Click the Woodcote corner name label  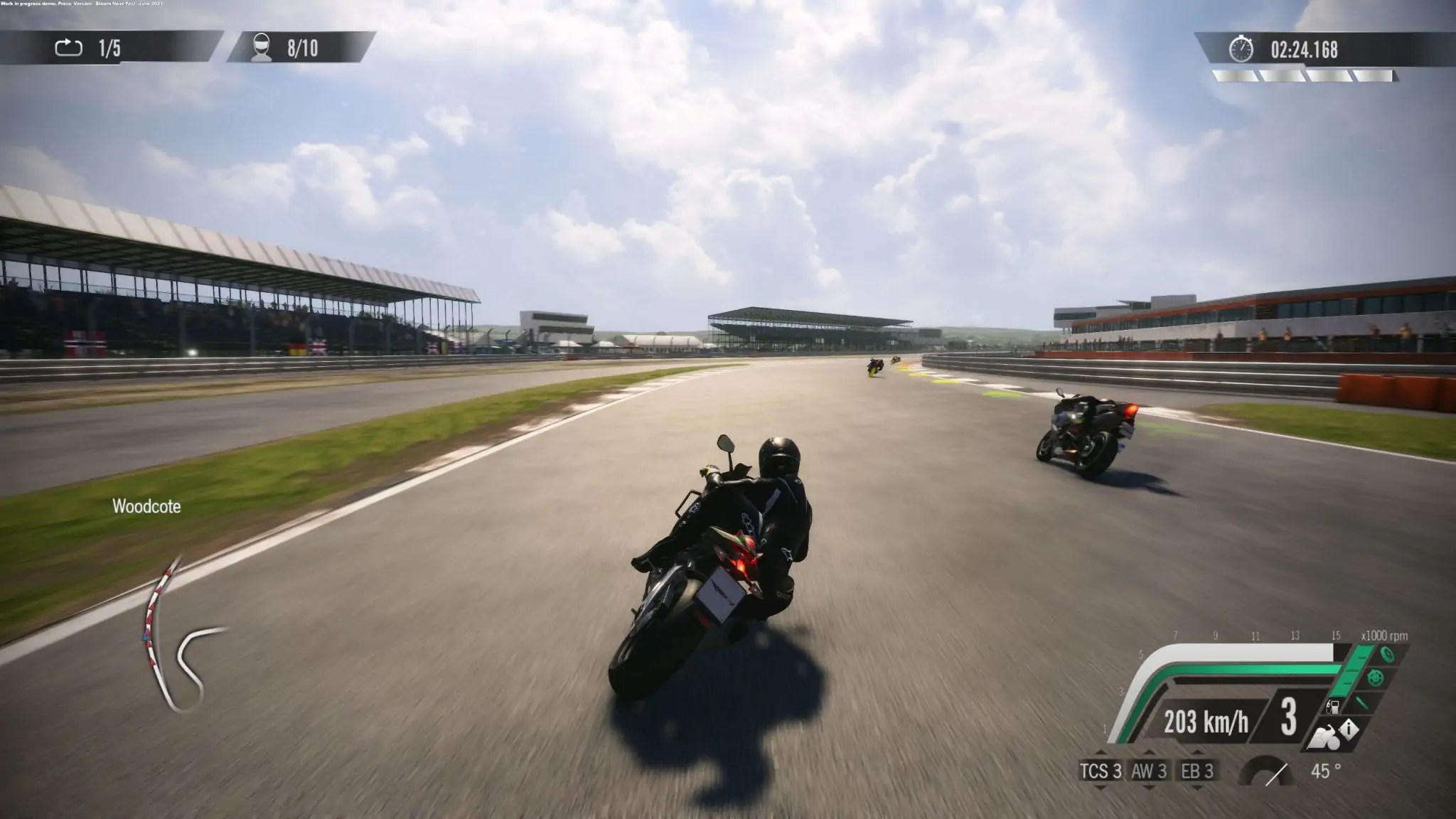coord(145,508)
